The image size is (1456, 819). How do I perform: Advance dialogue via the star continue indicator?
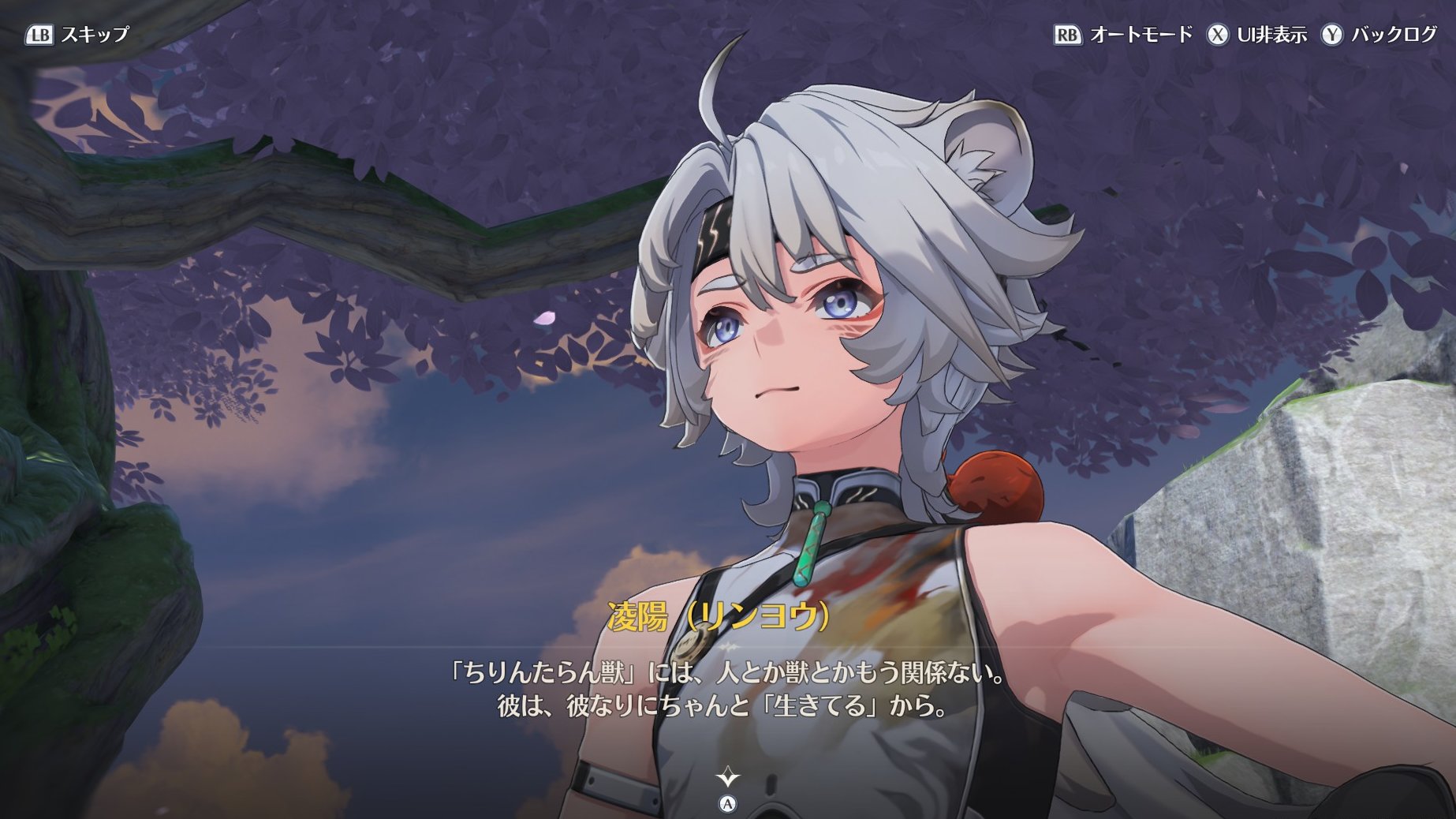click(727, 779)
